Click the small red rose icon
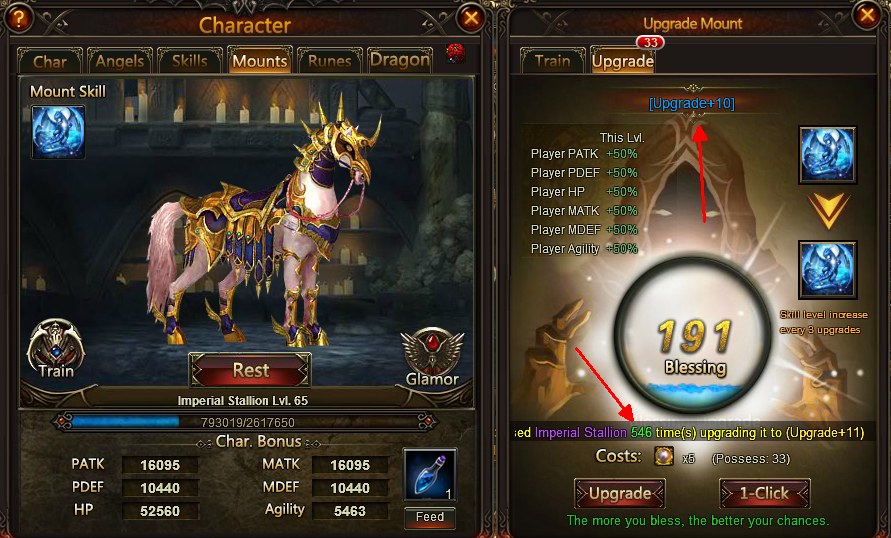The image size is (891, 538). coord(455,53)
